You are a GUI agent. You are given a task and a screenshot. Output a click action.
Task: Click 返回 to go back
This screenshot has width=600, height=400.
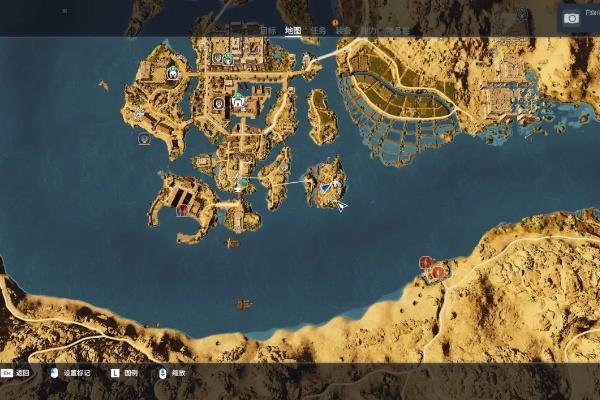point(23,373)
